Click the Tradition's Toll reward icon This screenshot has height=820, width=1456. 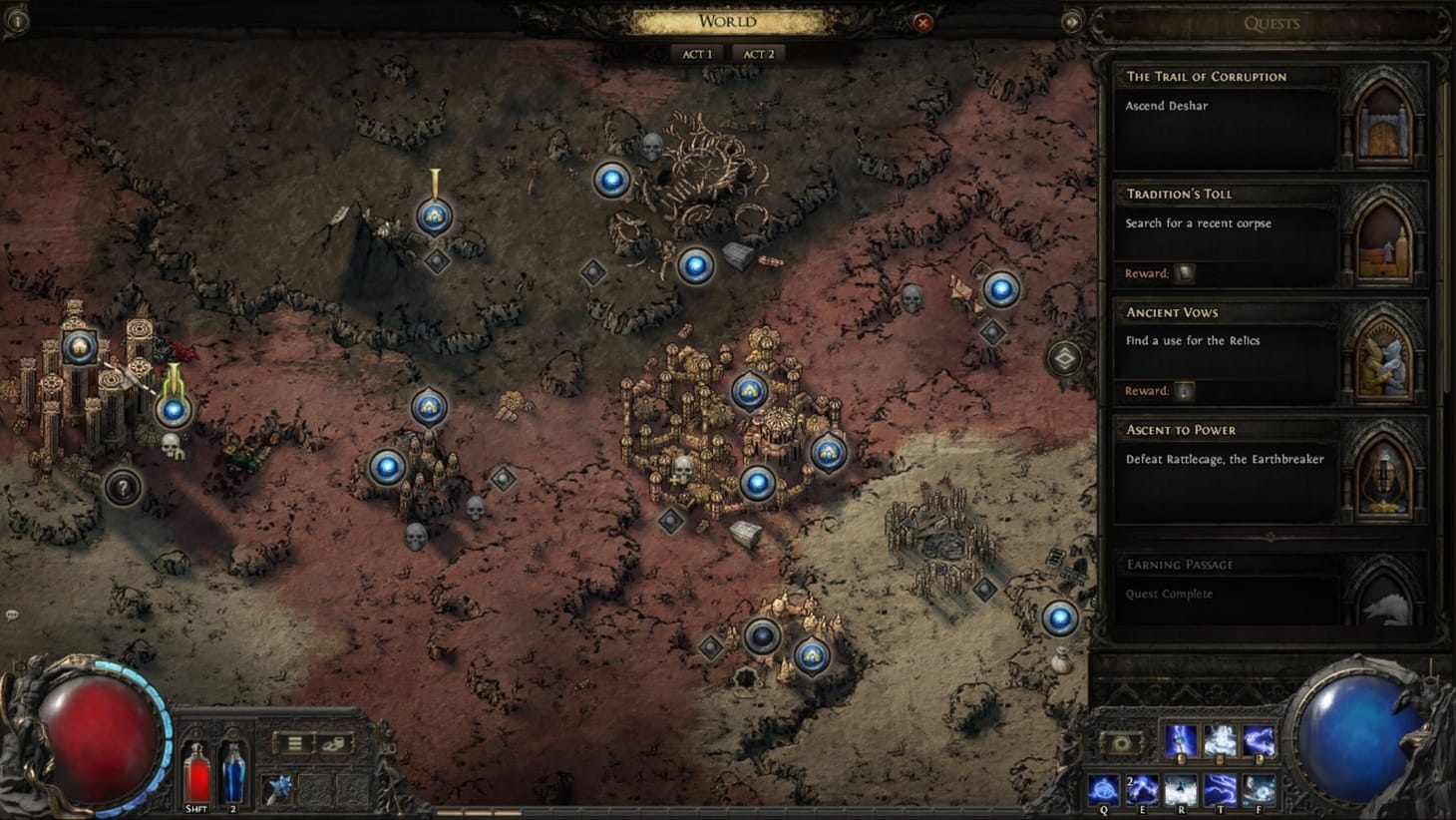[1183, 272]
